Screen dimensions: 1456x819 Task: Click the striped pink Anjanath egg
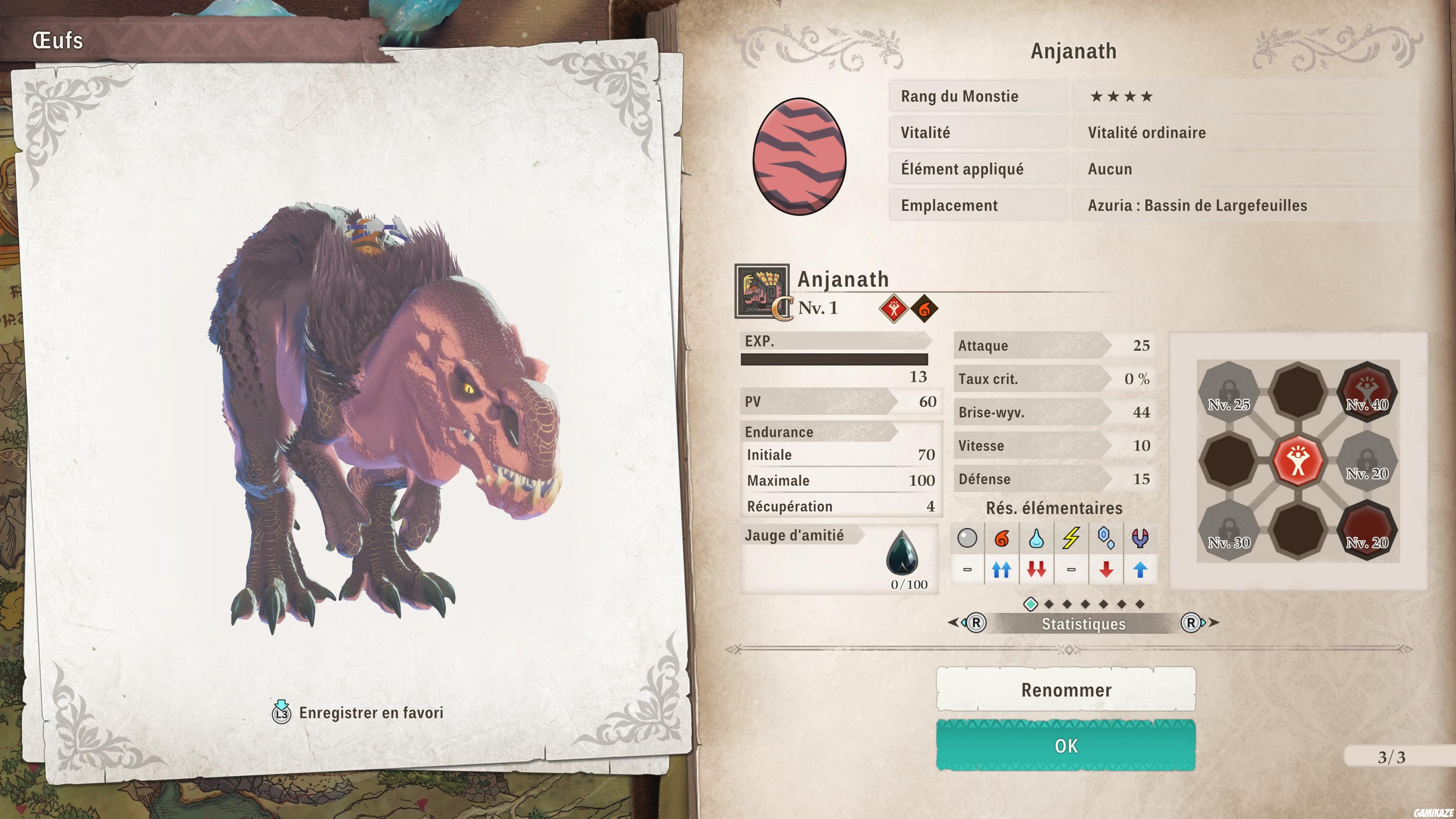tap(799, 157)
